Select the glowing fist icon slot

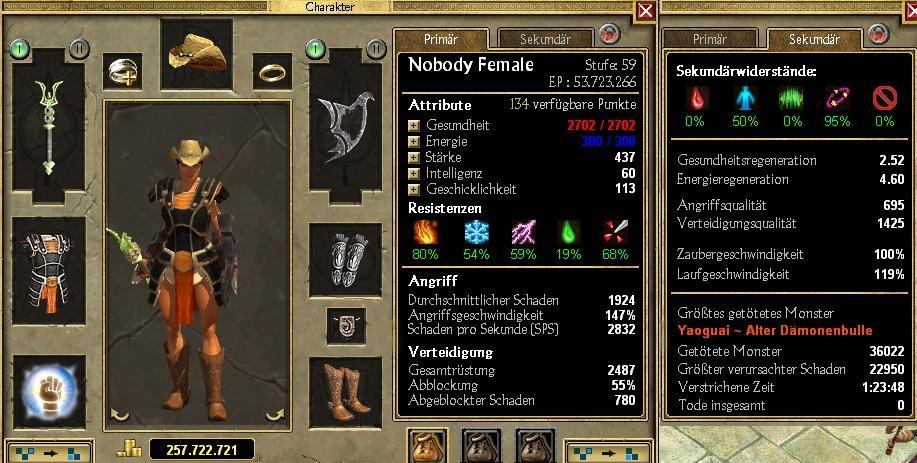[x=47, y=390]
